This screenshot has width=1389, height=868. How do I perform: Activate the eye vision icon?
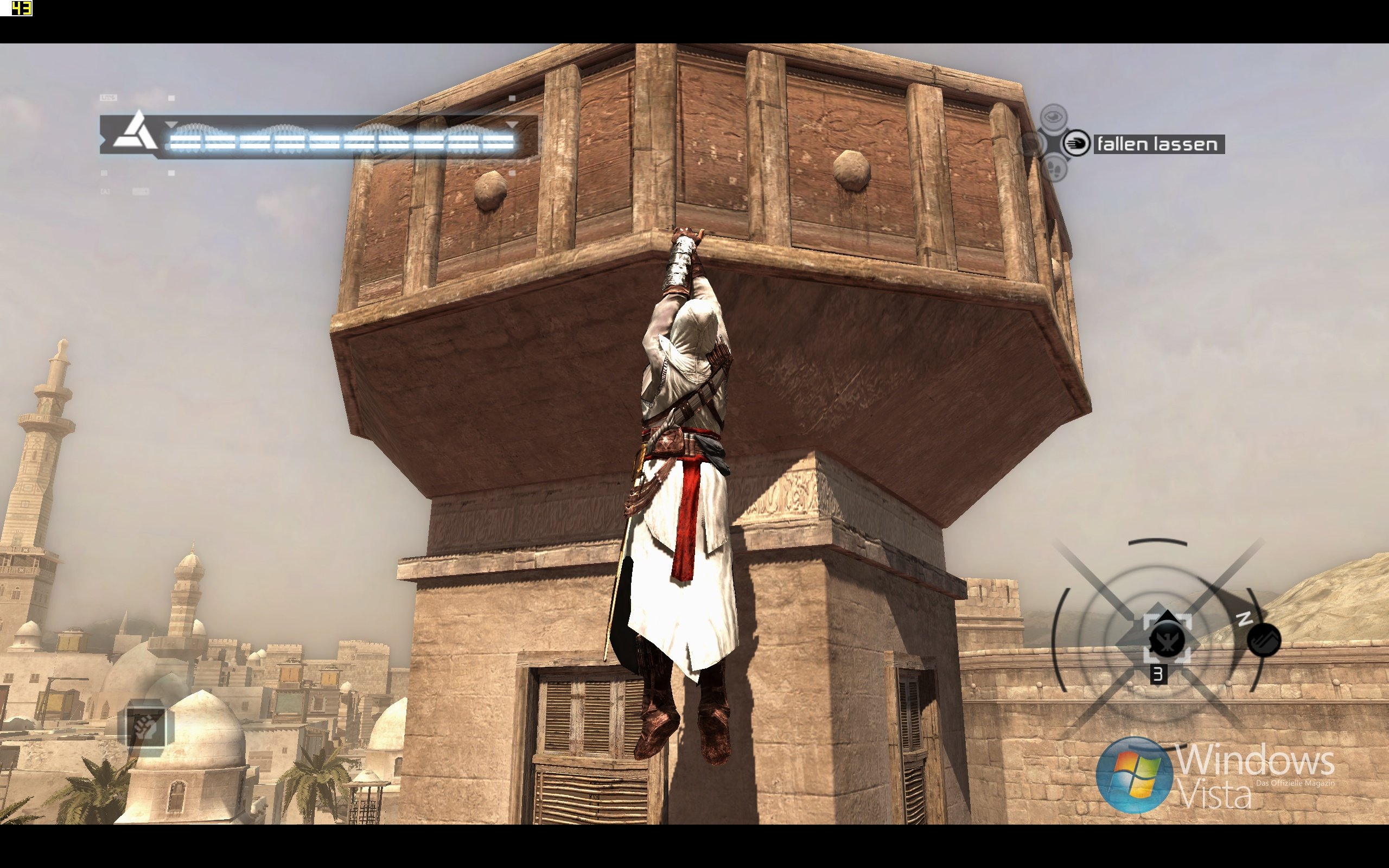[1053, 117]
